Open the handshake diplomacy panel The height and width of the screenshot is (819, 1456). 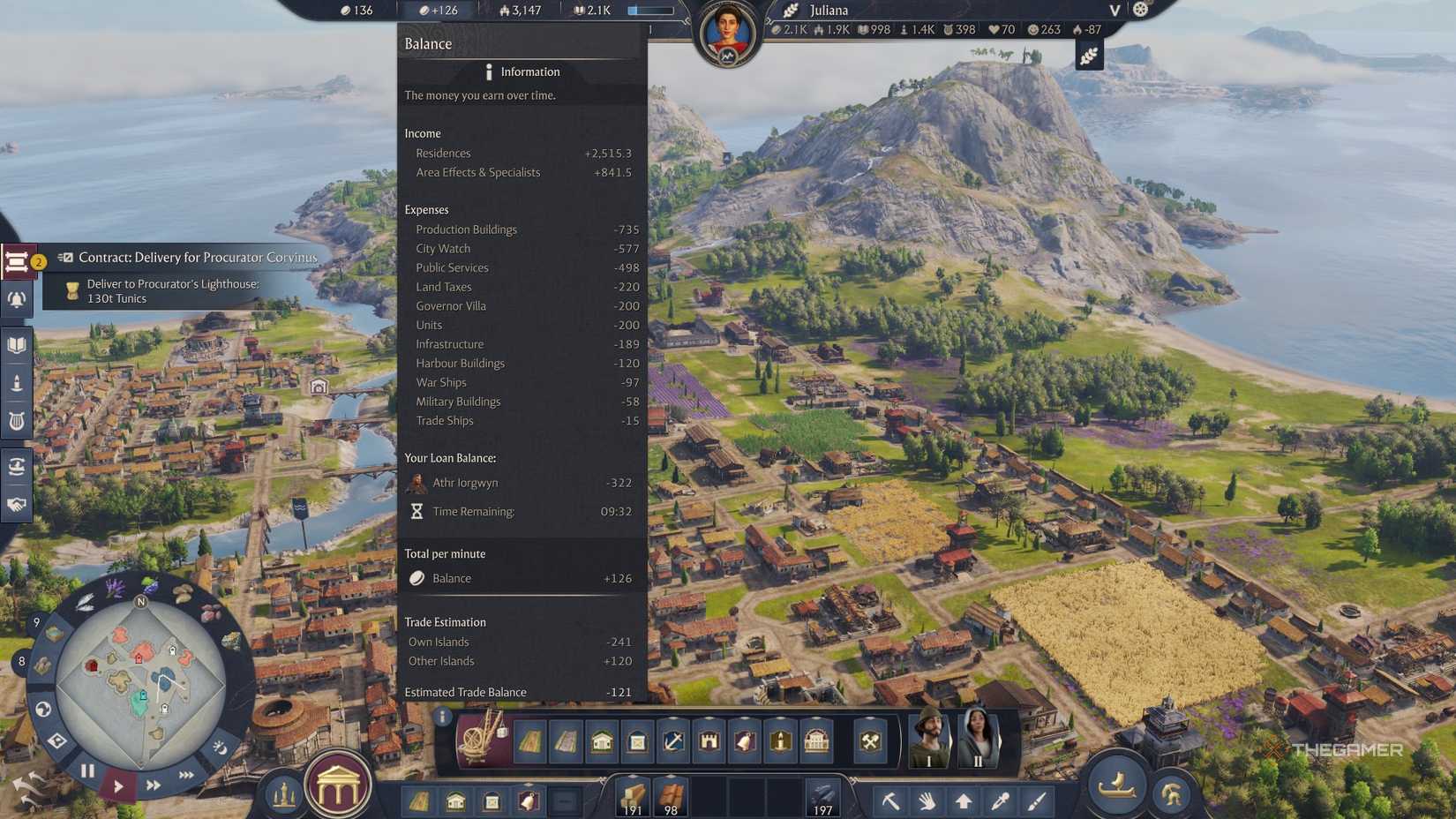16,505
